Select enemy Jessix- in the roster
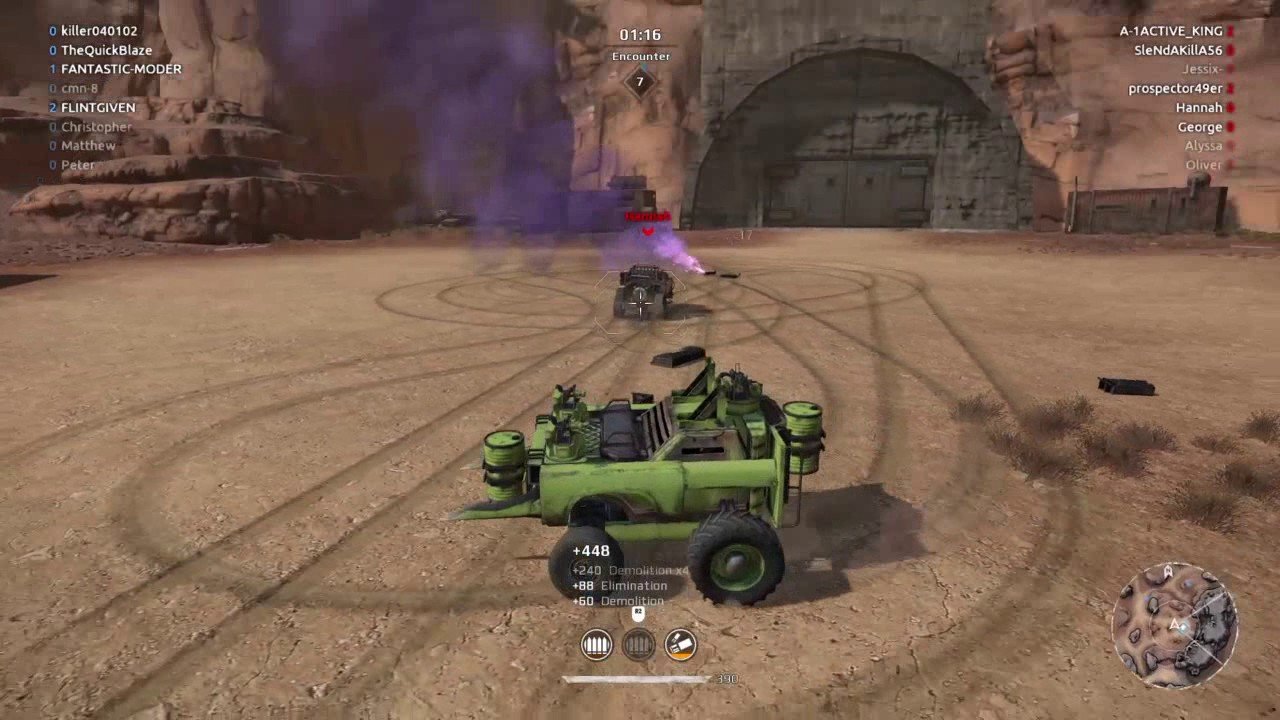 click(1202, 69)
